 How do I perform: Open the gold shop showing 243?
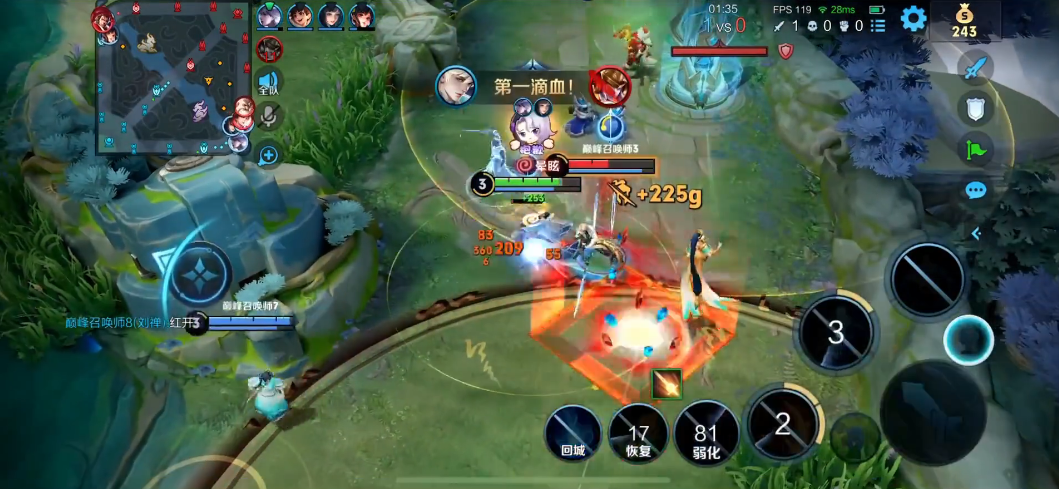click(964, 21)
